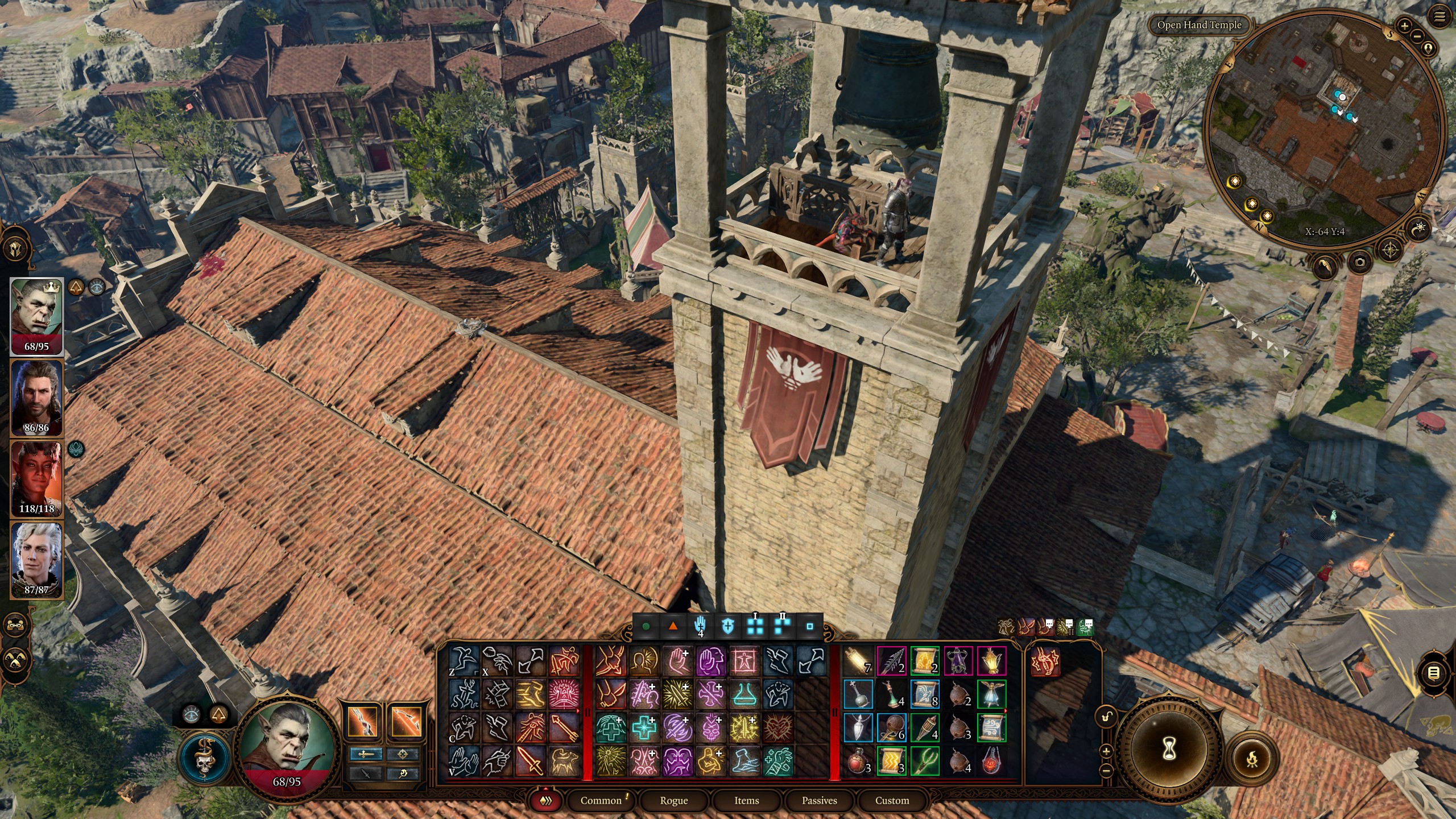Switch to the Items tab
Screen dimensions: 1456x819
(746, 801)
